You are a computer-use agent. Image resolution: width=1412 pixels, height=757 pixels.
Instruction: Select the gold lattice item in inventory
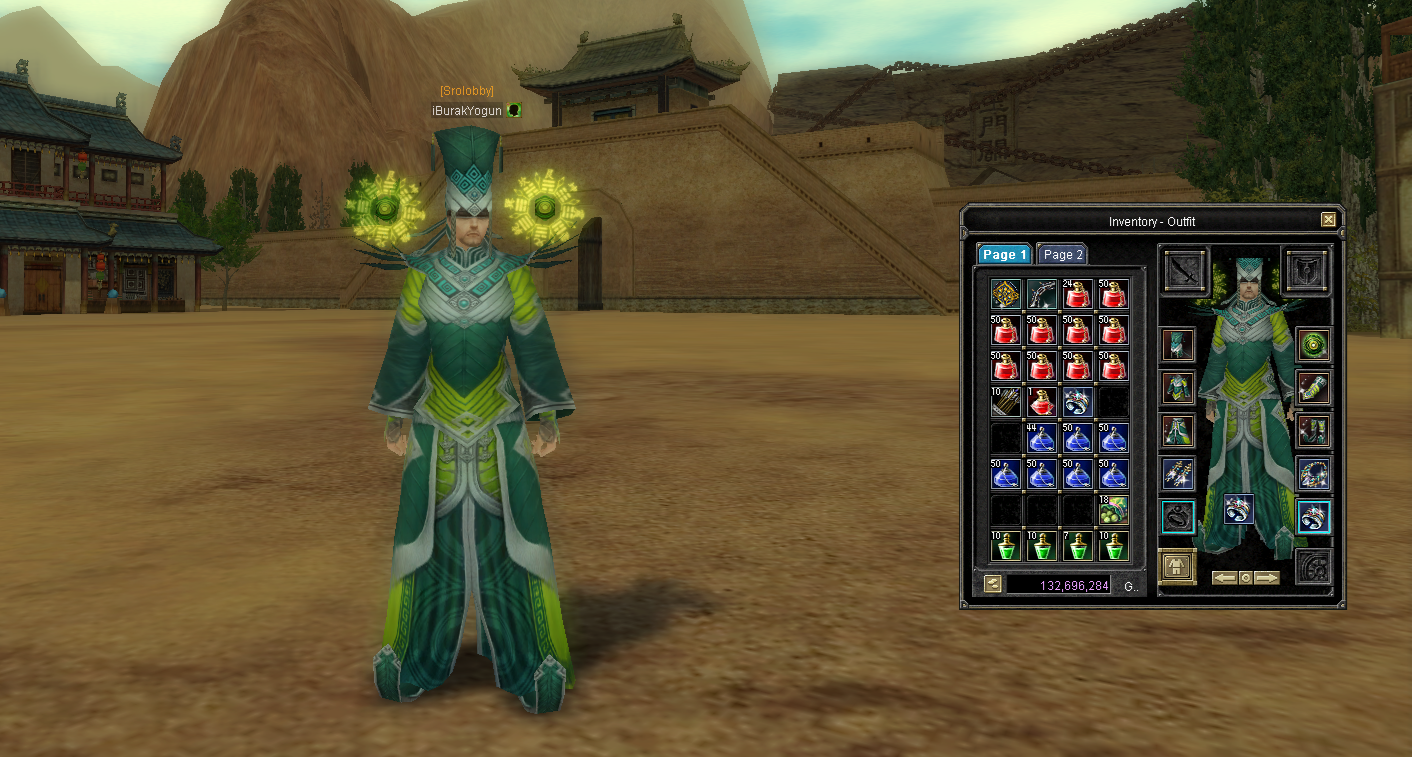coord(1006,295)
